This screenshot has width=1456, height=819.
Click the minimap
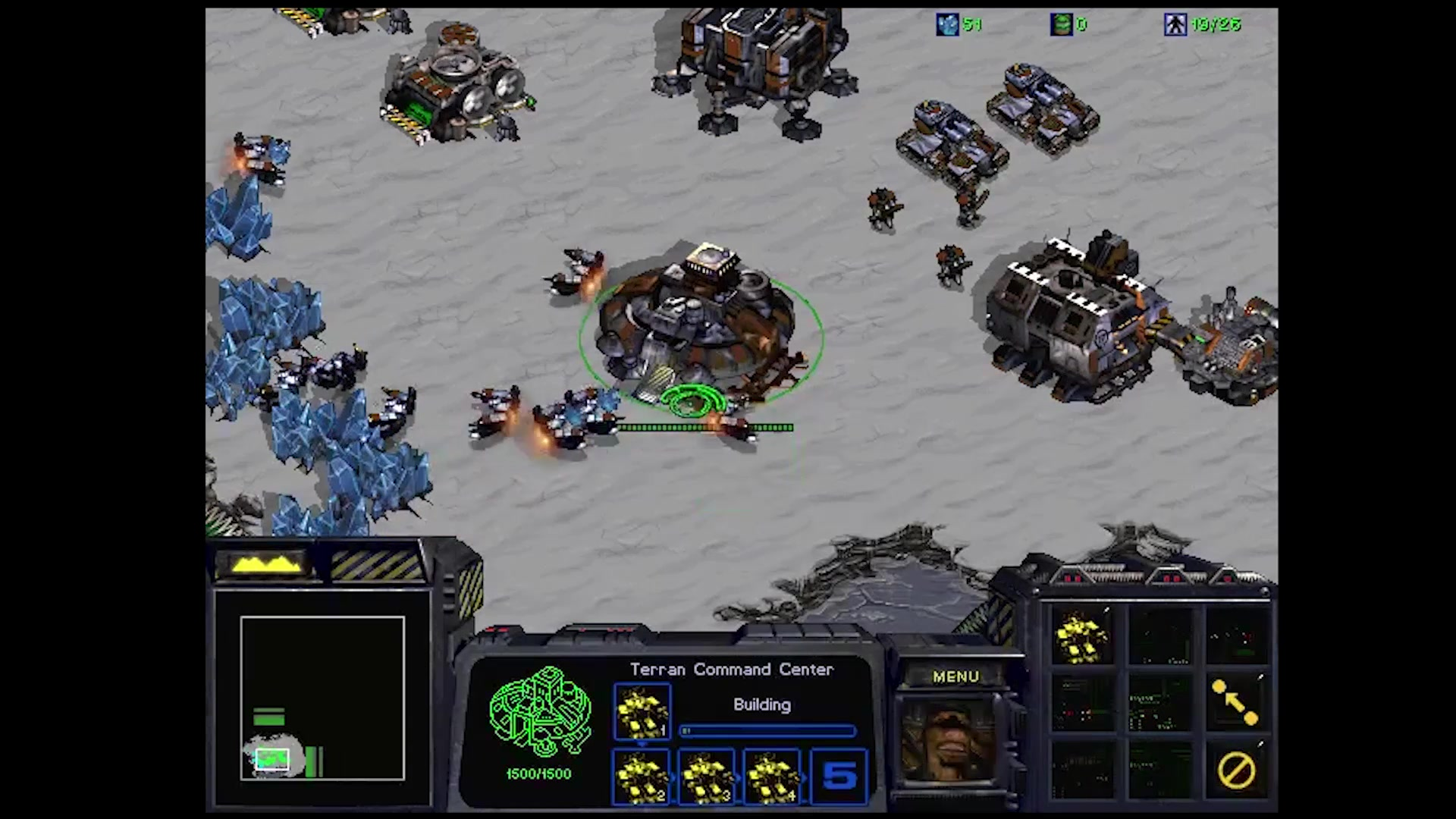(322, 698)
